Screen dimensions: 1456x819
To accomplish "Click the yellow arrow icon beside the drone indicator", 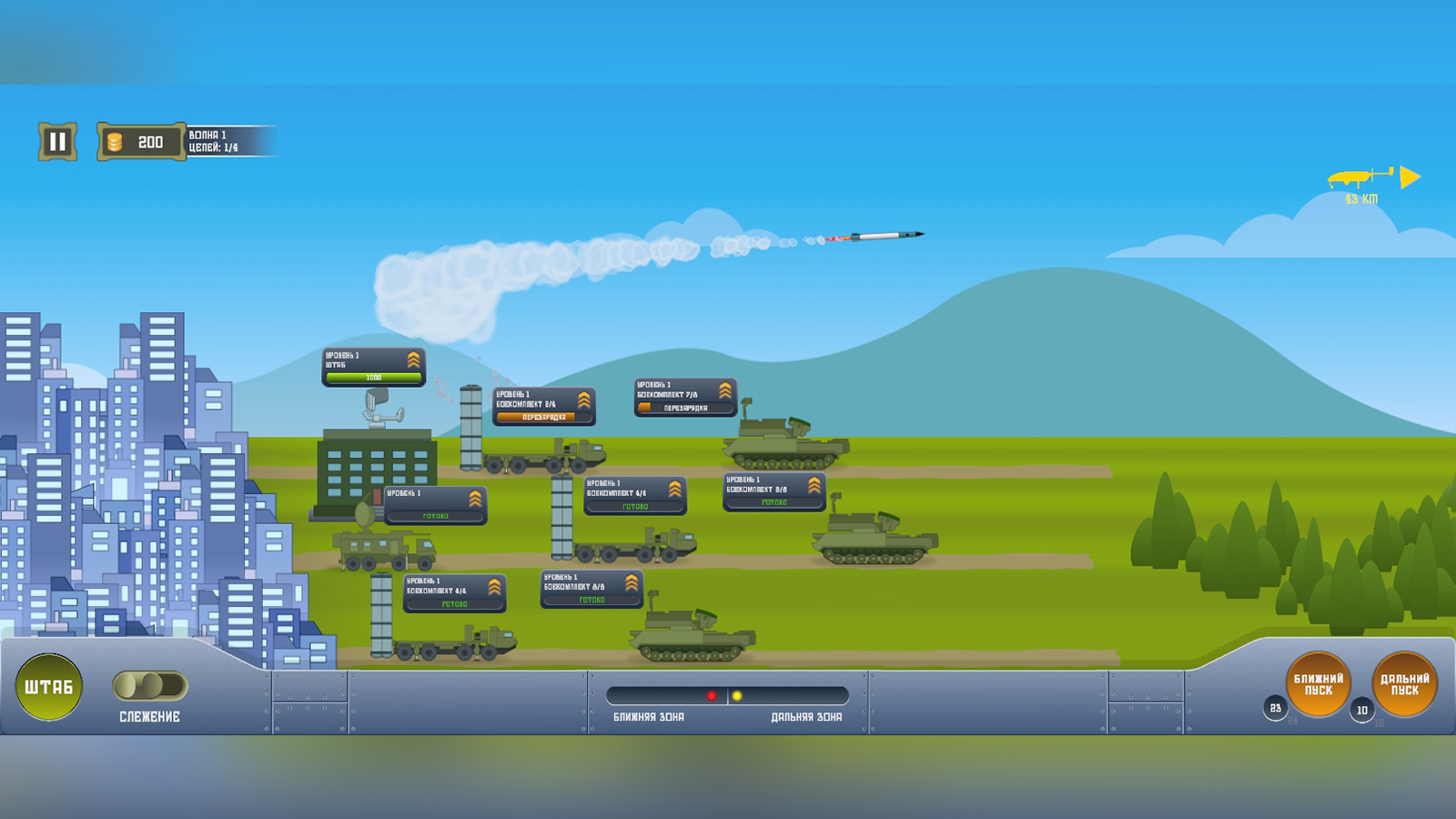I will pos(1409,175).
